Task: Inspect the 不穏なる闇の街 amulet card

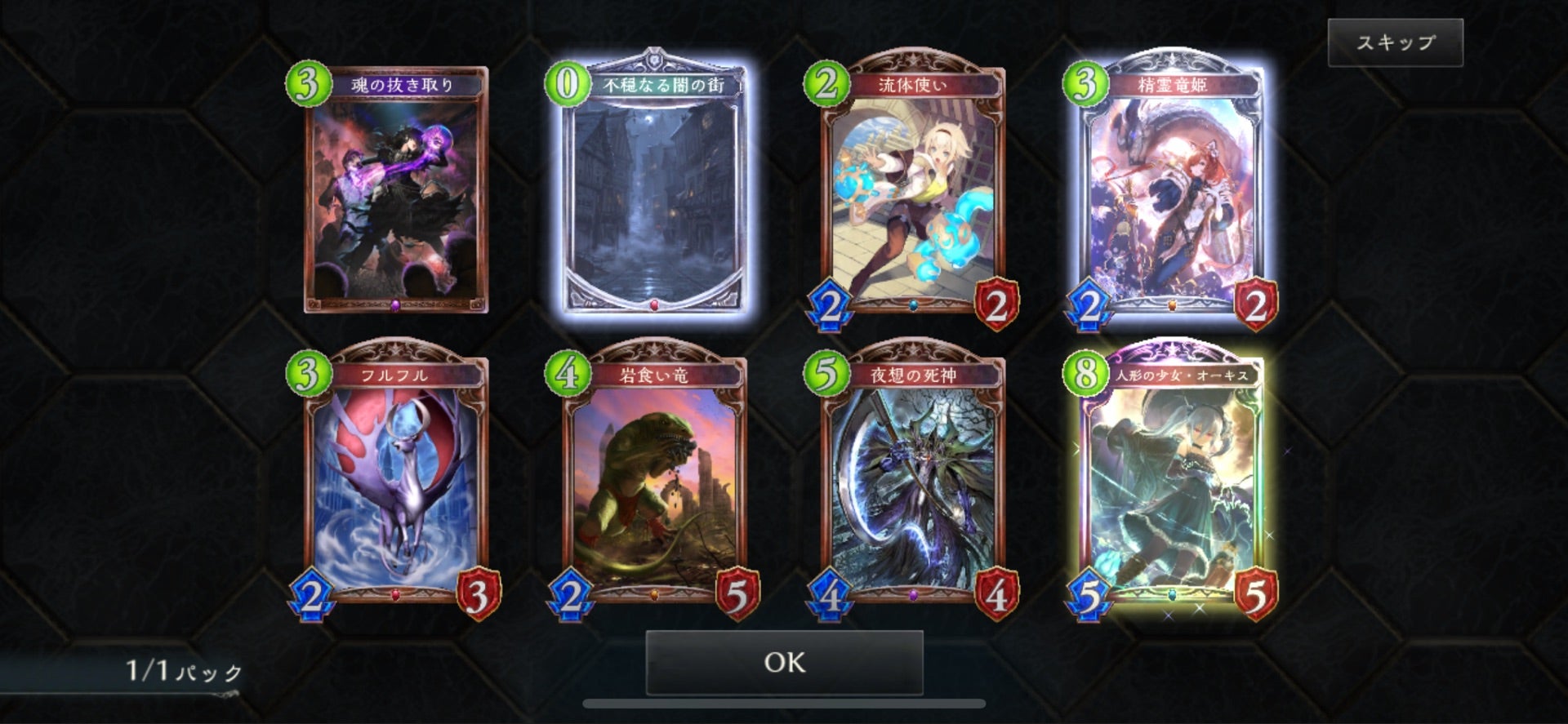Action: pyautogui.click(x=655, y=192)
